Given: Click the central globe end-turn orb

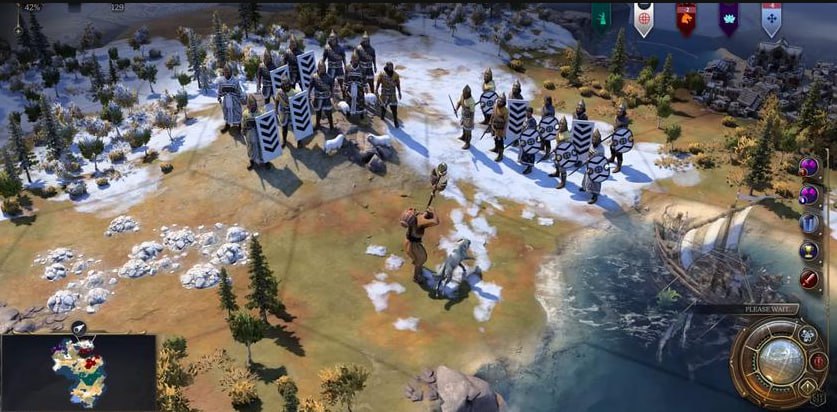Looking at the screenshot, I should (x=779, y=361).
